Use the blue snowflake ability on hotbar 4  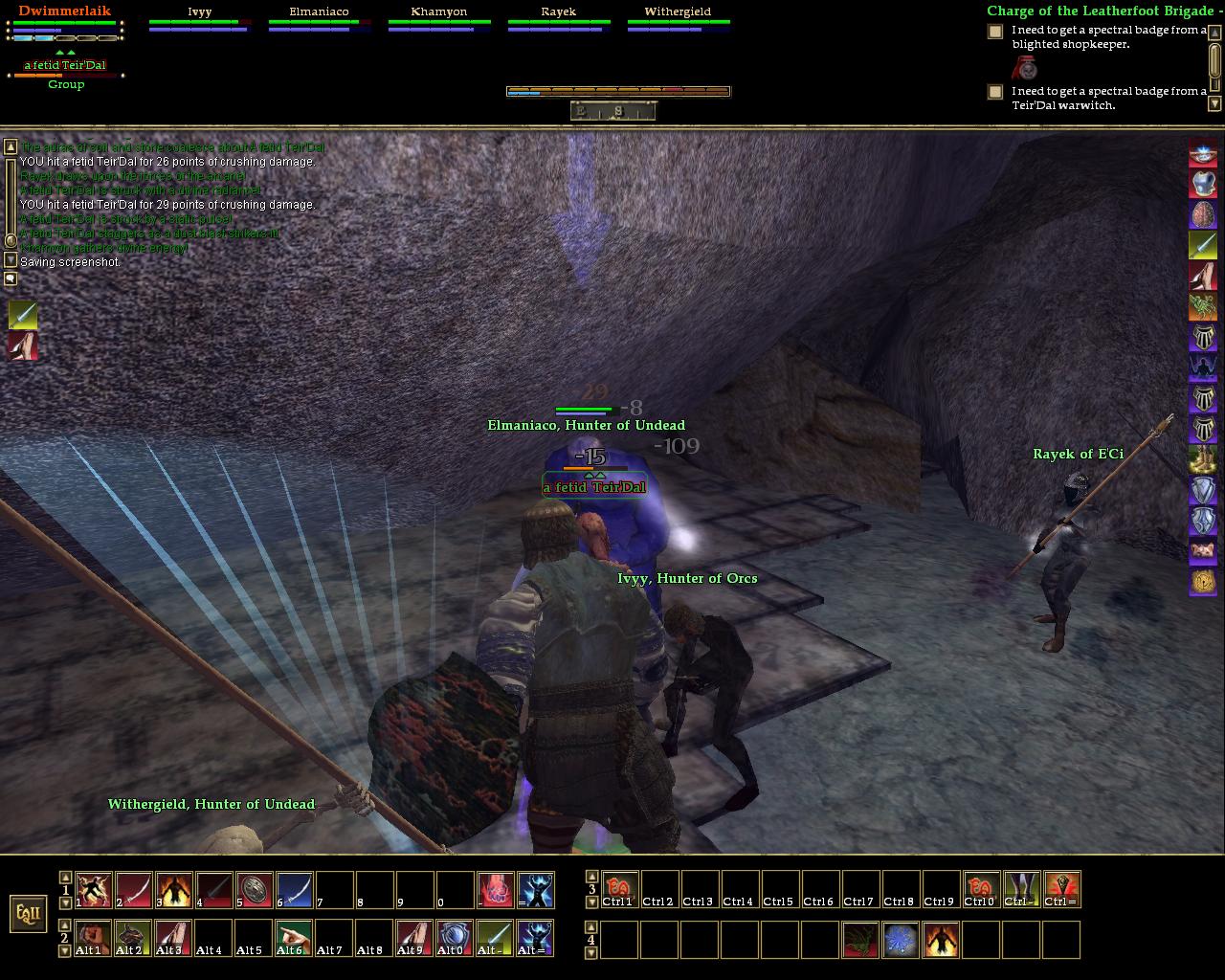click(x=901, y=940)
